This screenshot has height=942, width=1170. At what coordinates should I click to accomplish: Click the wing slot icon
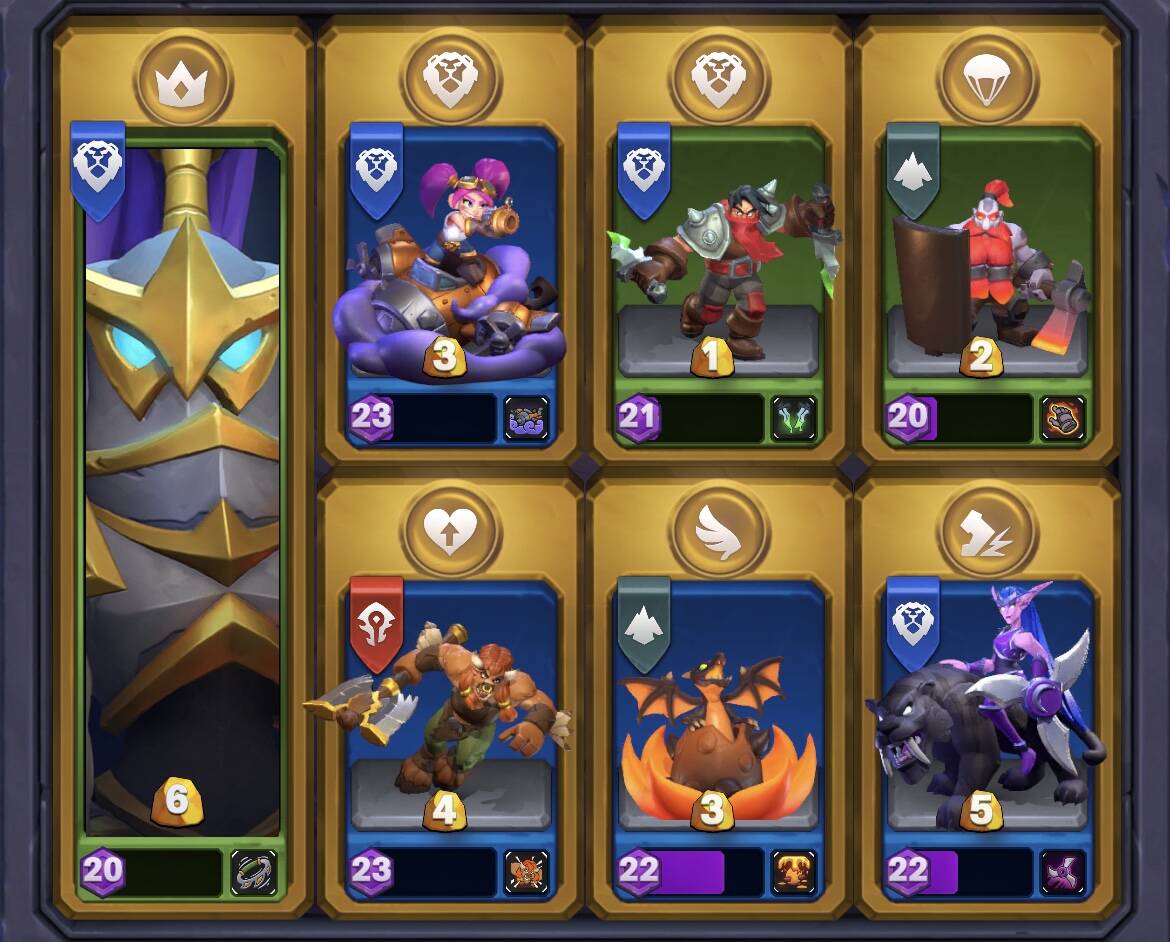coord(718,531)
